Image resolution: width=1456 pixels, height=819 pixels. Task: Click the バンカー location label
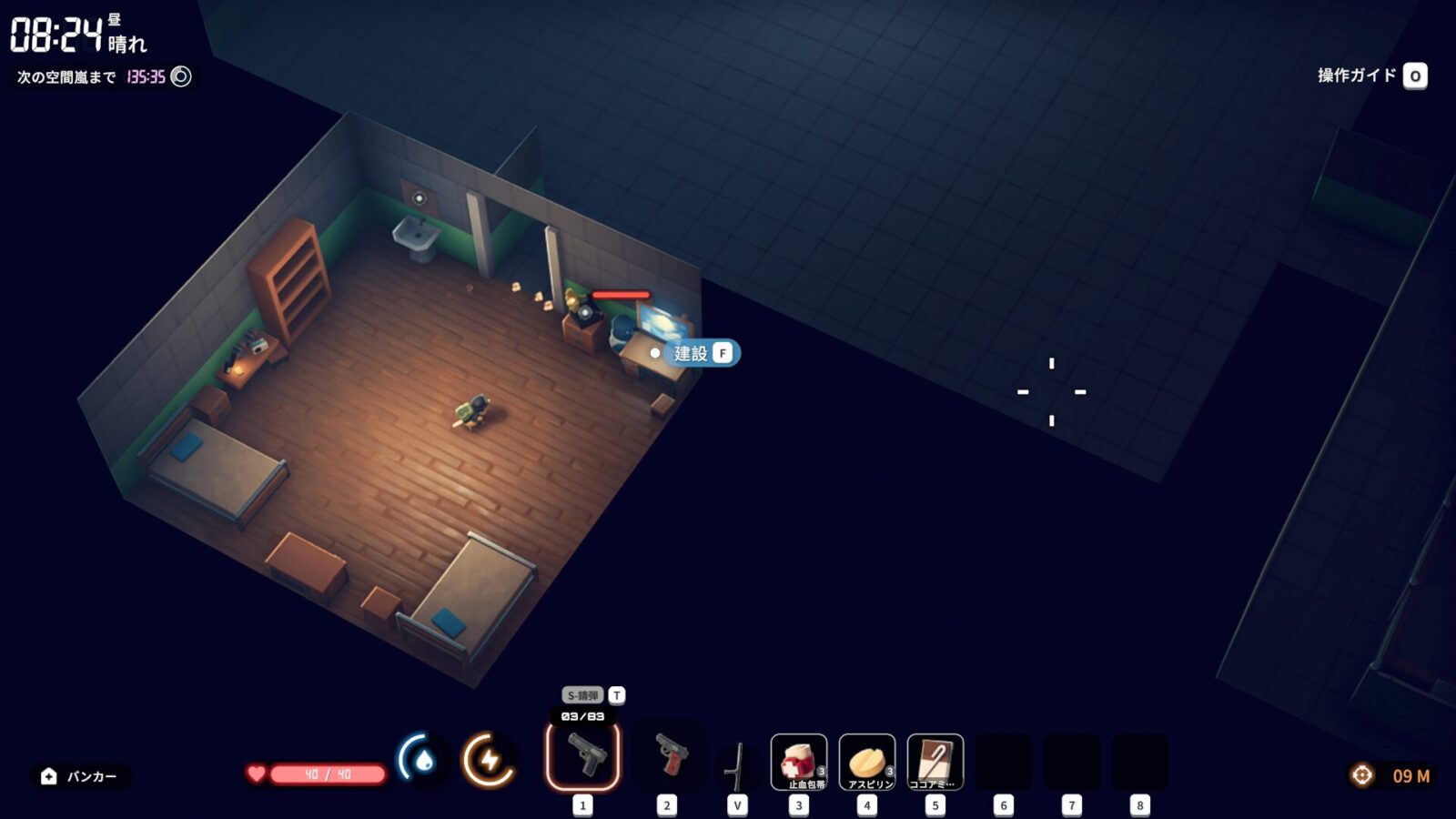tap(91, 778)
